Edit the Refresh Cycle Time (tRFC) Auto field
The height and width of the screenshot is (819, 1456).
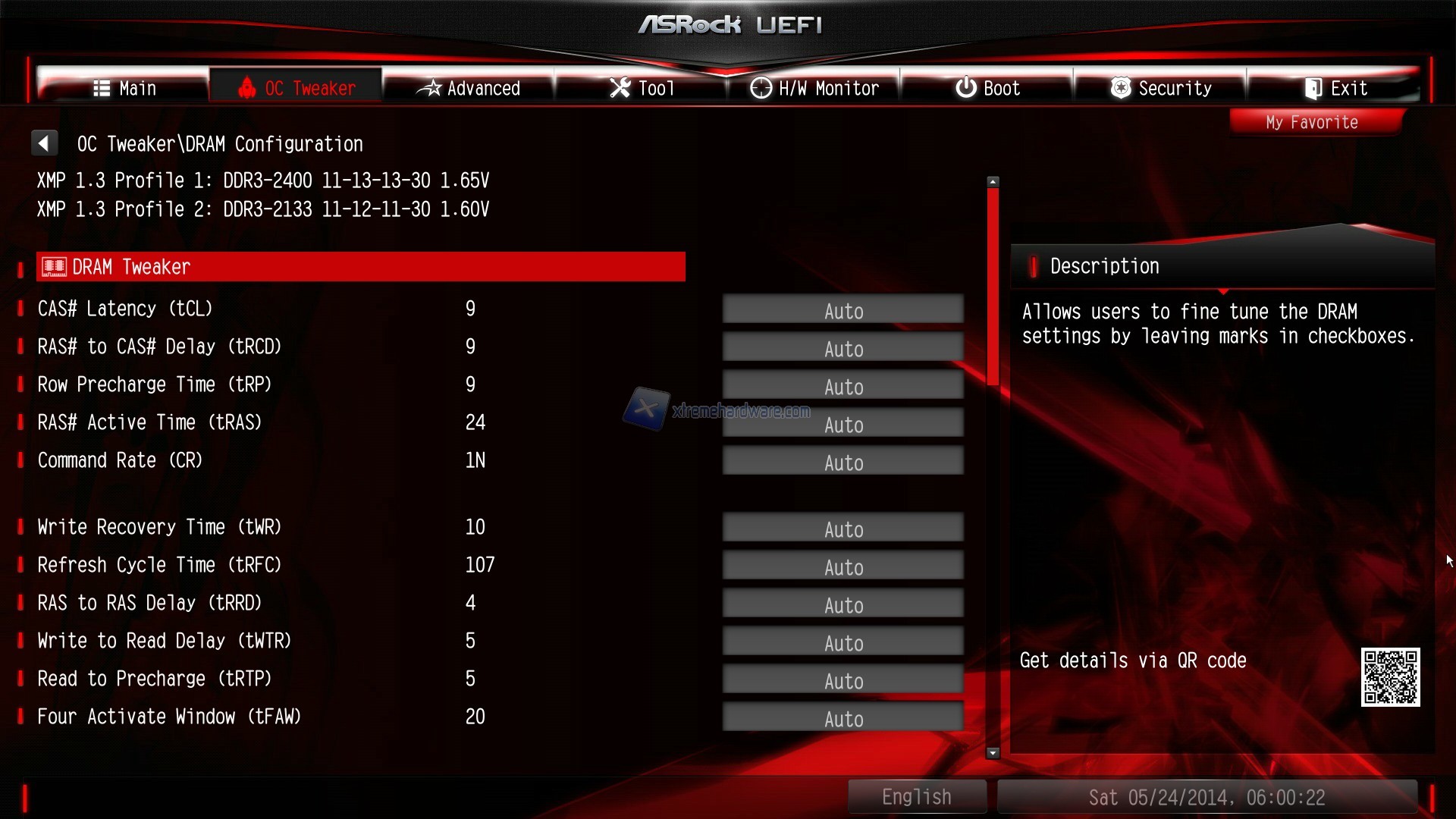(x=843, y=566)
